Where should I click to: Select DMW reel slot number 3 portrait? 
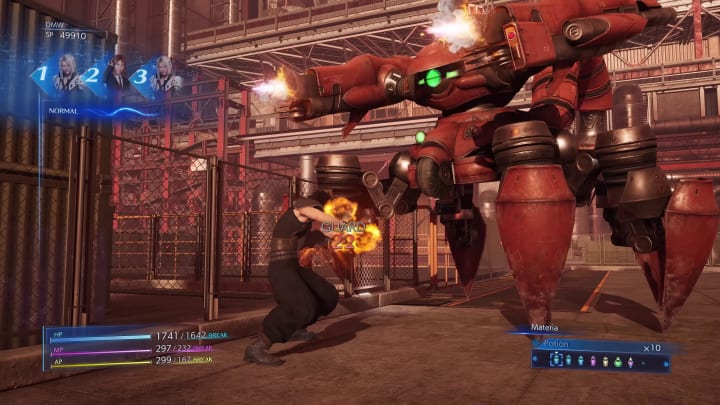(x=163, y=77)
